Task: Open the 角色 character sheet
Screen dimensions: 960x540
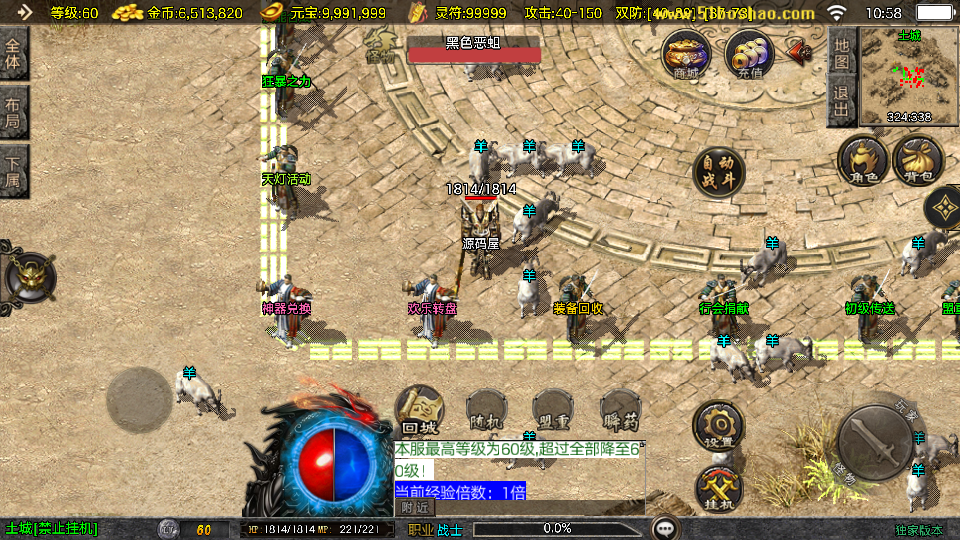Action: pyautogui.click(x=863, y=160)
